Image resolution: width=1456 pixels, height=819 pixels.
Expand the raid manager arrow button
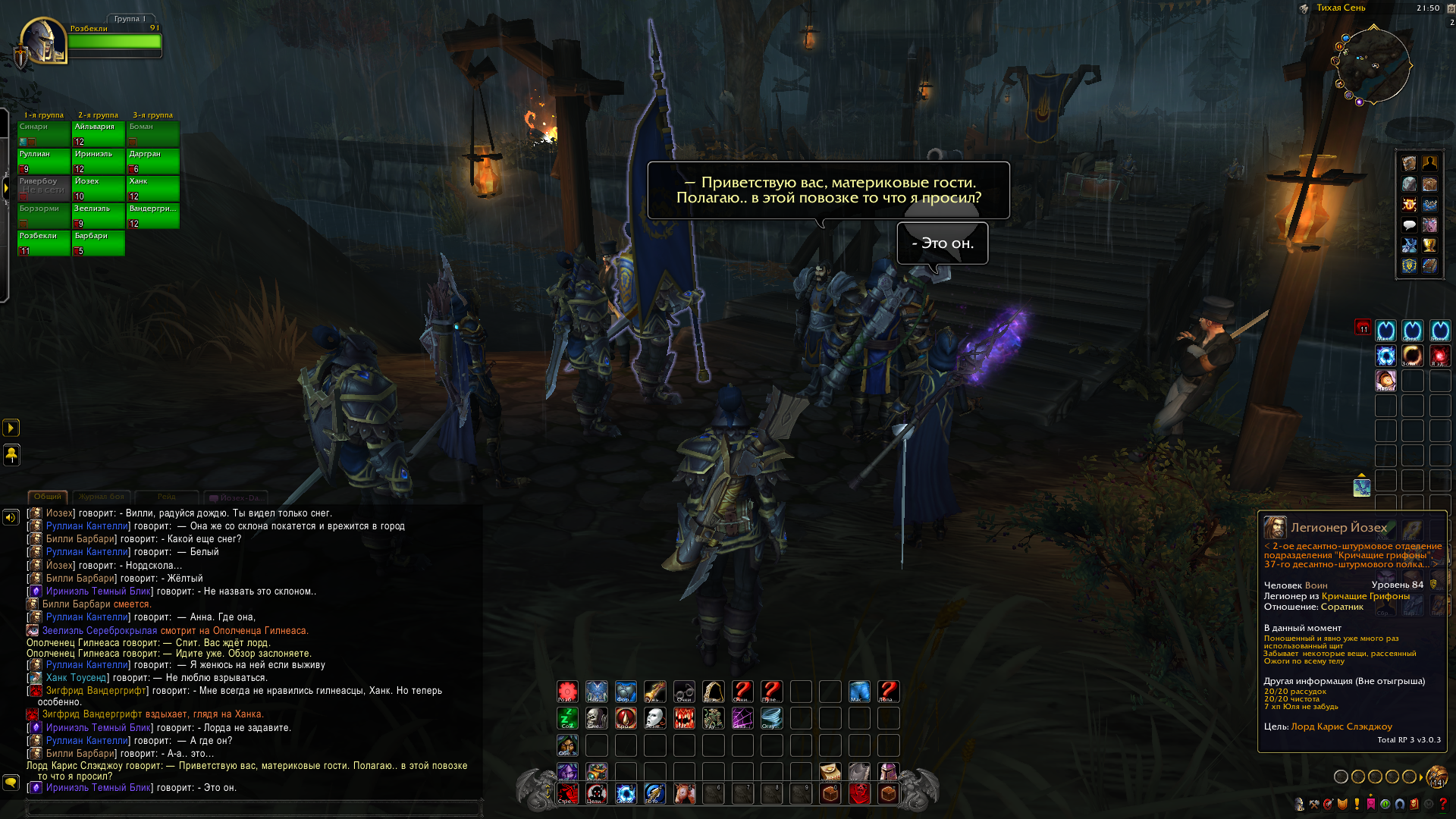click(x=5, y=187)
